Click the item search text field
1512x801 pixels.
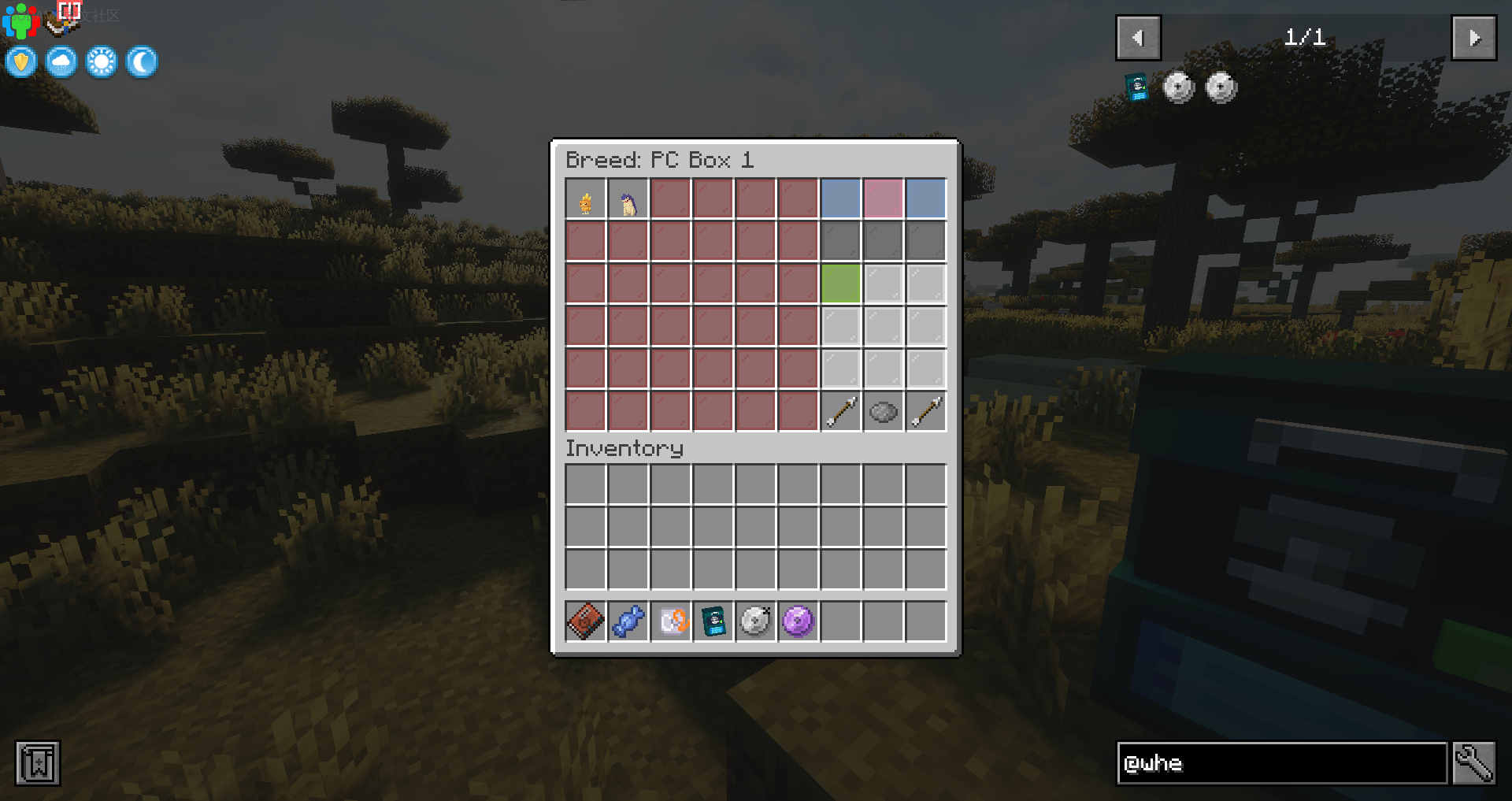(x=1281, y=762)
